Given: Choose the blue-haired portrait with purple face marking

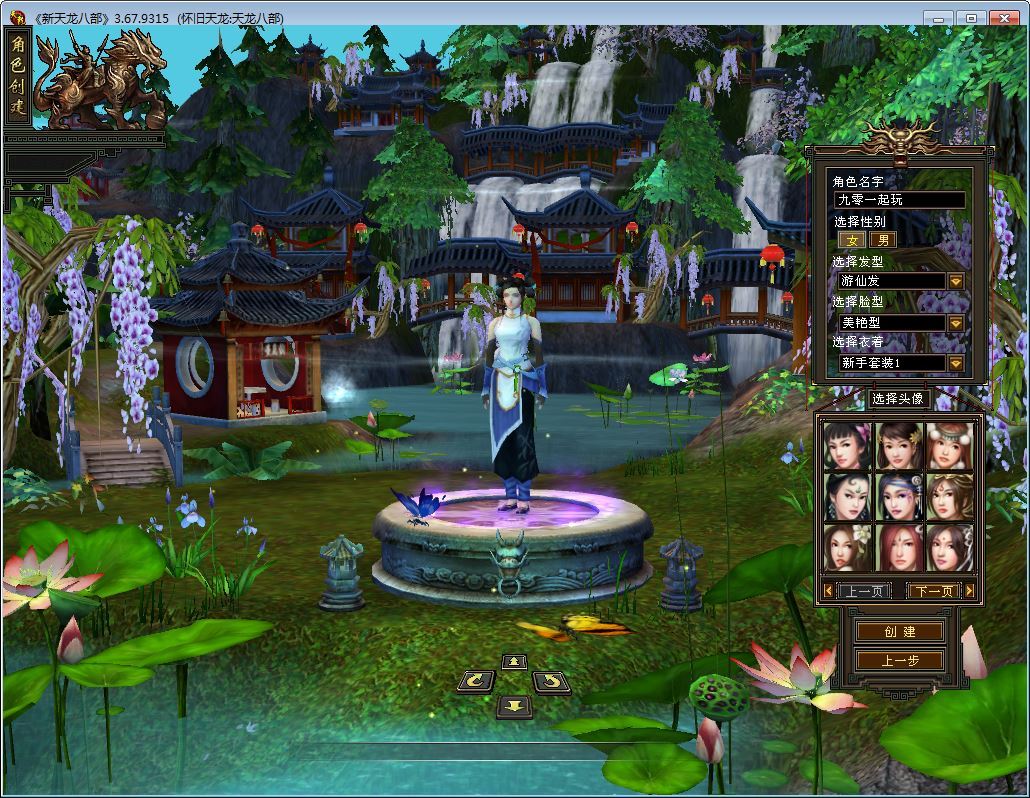Looking at the screenshot, I should click(x=899, y=497).
